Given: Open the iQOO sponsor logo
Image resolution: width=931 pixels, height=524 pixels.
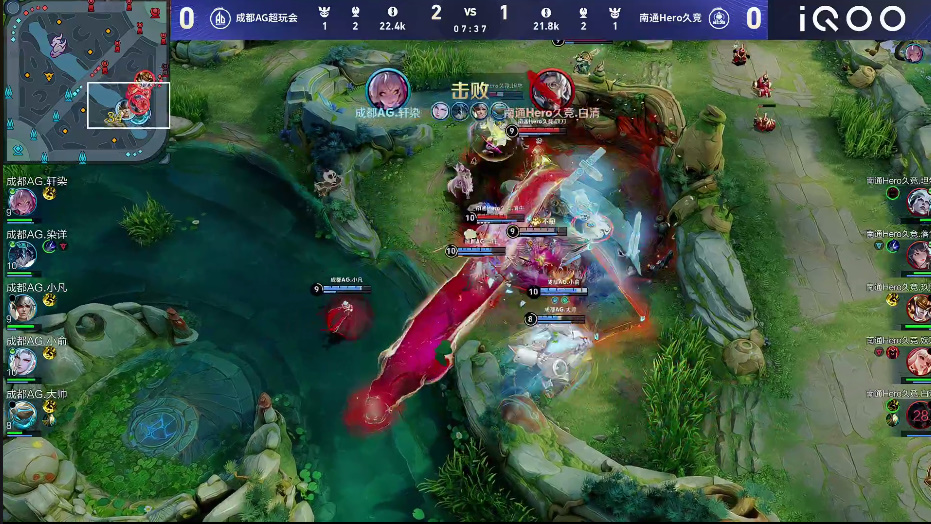Looking at the screenshot, I should tap(852, 19).
